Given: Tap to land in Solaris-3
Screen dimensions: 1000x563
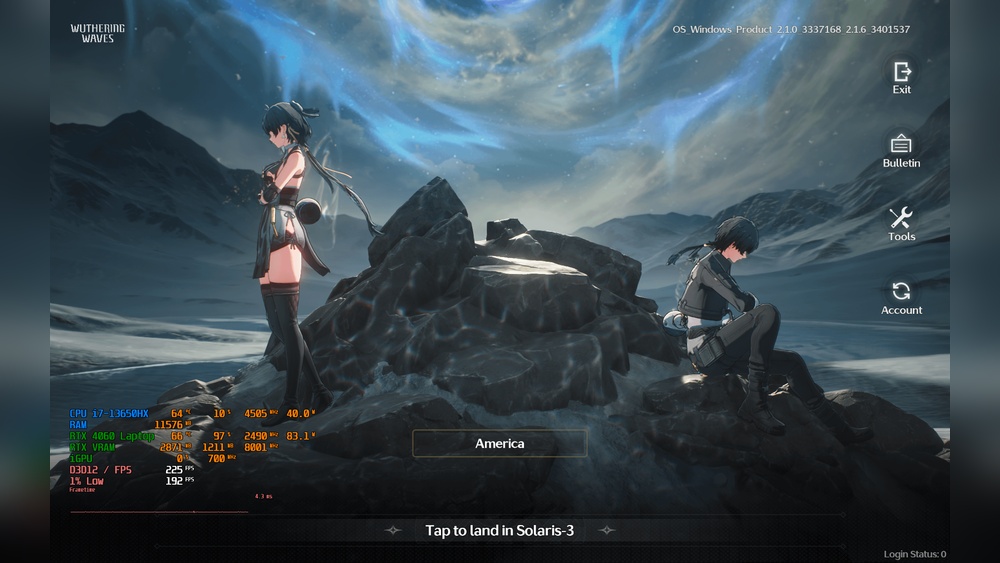Looking at the screenshot, I should pyautogui.click(x=499, y=530).
